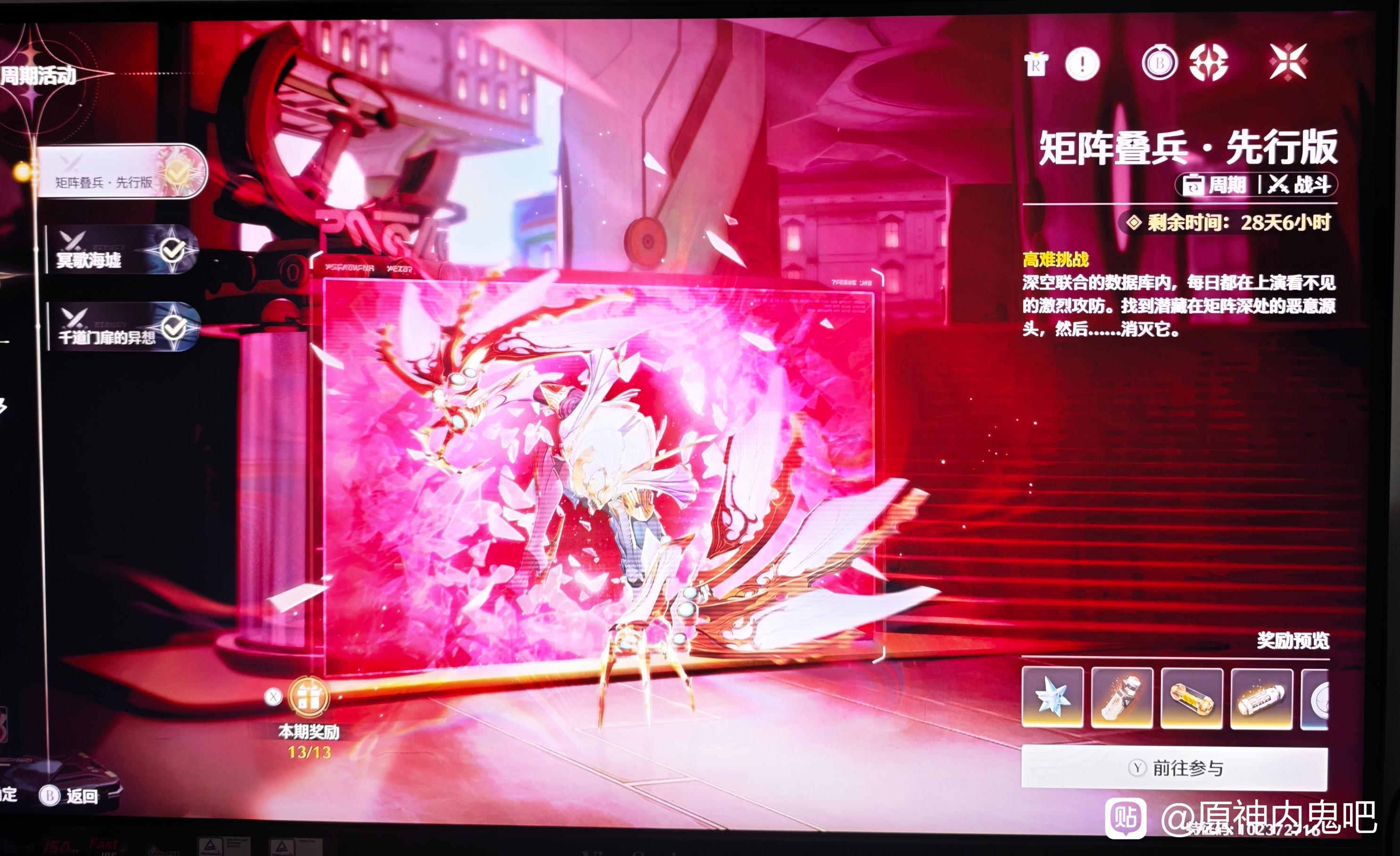This screenshot has width=1400, height=856.
Task: Inspect the white star crystal reward
Action: point(1052,698)
